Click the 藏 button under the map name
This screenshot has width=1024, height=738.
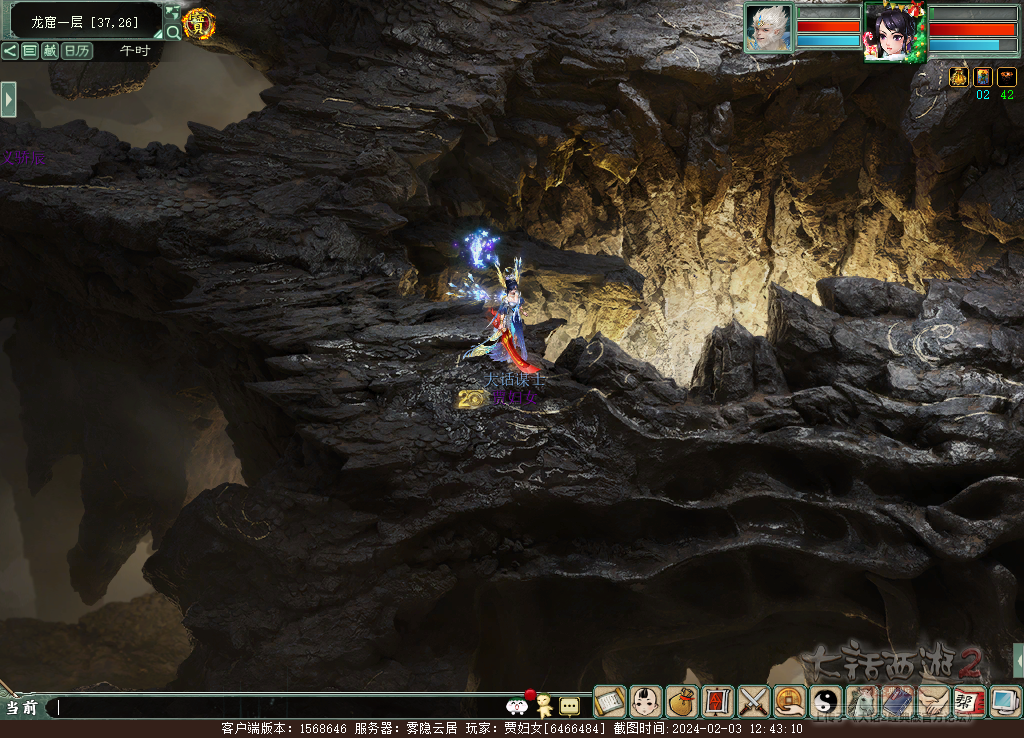tap(50, 51)
